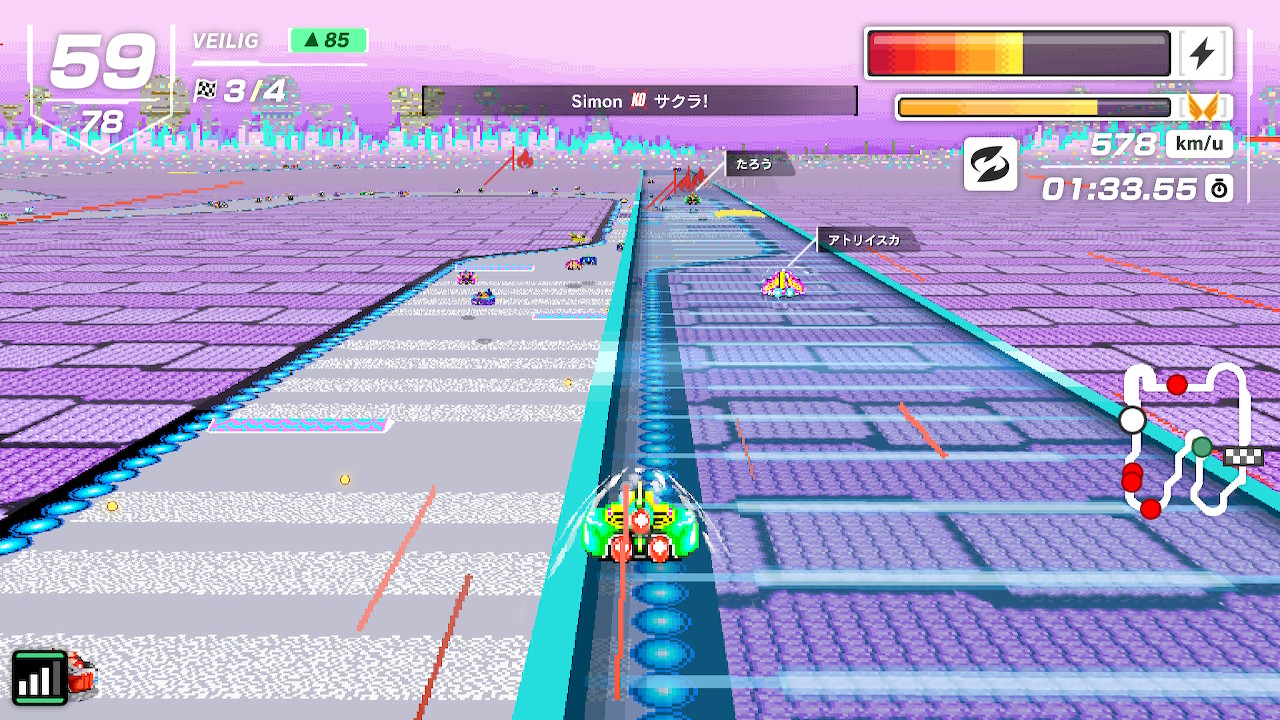This screenshot has width=1280, height=720.
Task: Click the track minimap
Action: point(1187,438)
